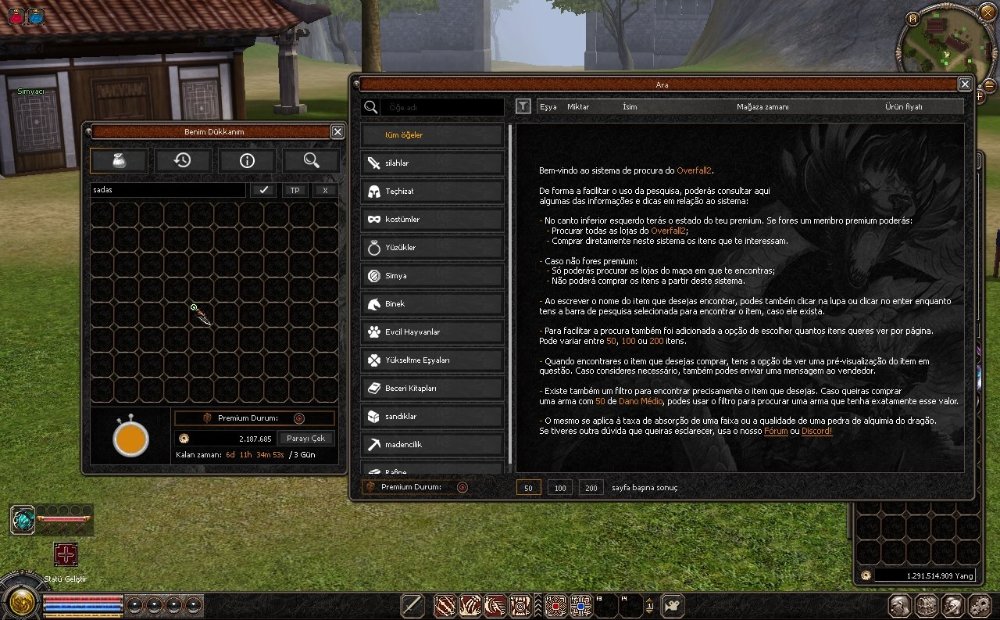Close the Benim Dükkanım shop window
The image size is (1000, 620).
337,131
